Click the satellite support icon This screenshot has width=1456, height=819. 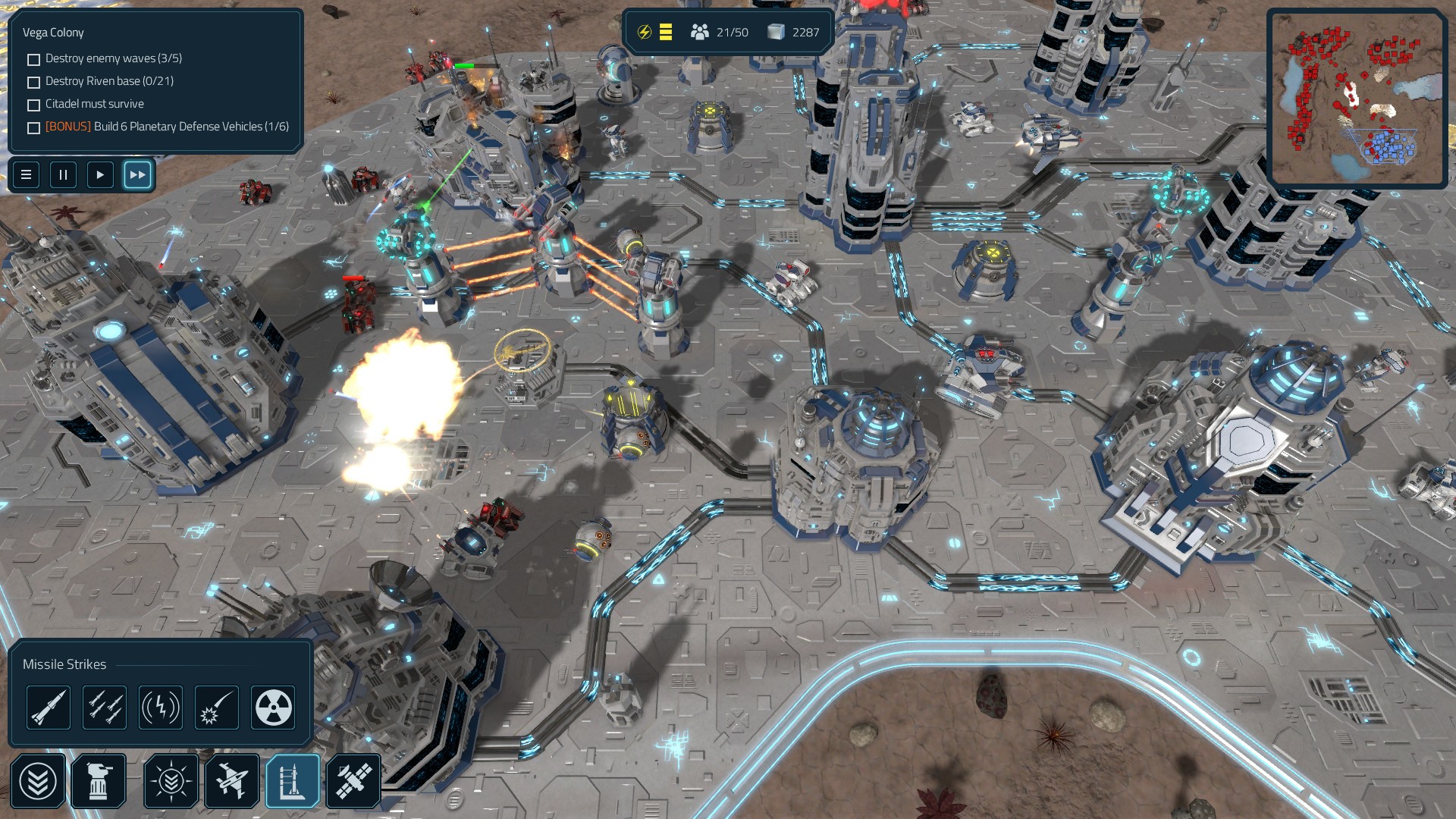pos(354,780)
